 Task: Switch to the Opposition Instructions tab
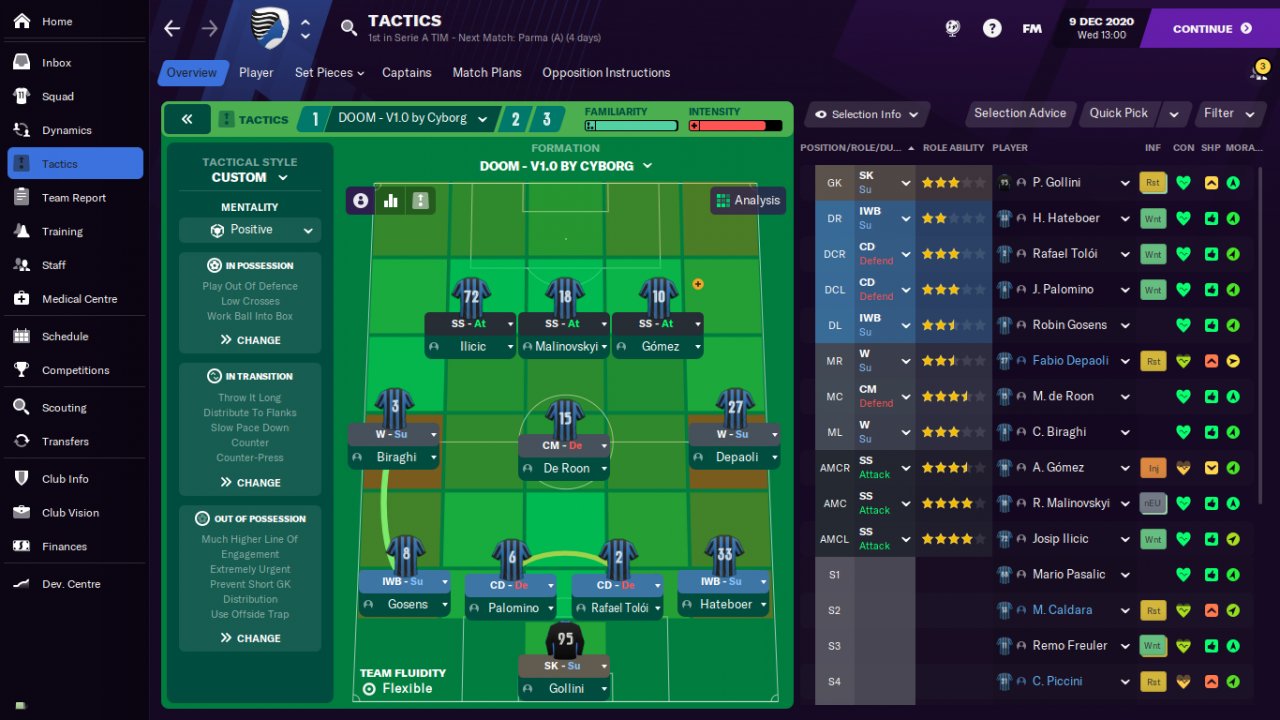(606, 72)
